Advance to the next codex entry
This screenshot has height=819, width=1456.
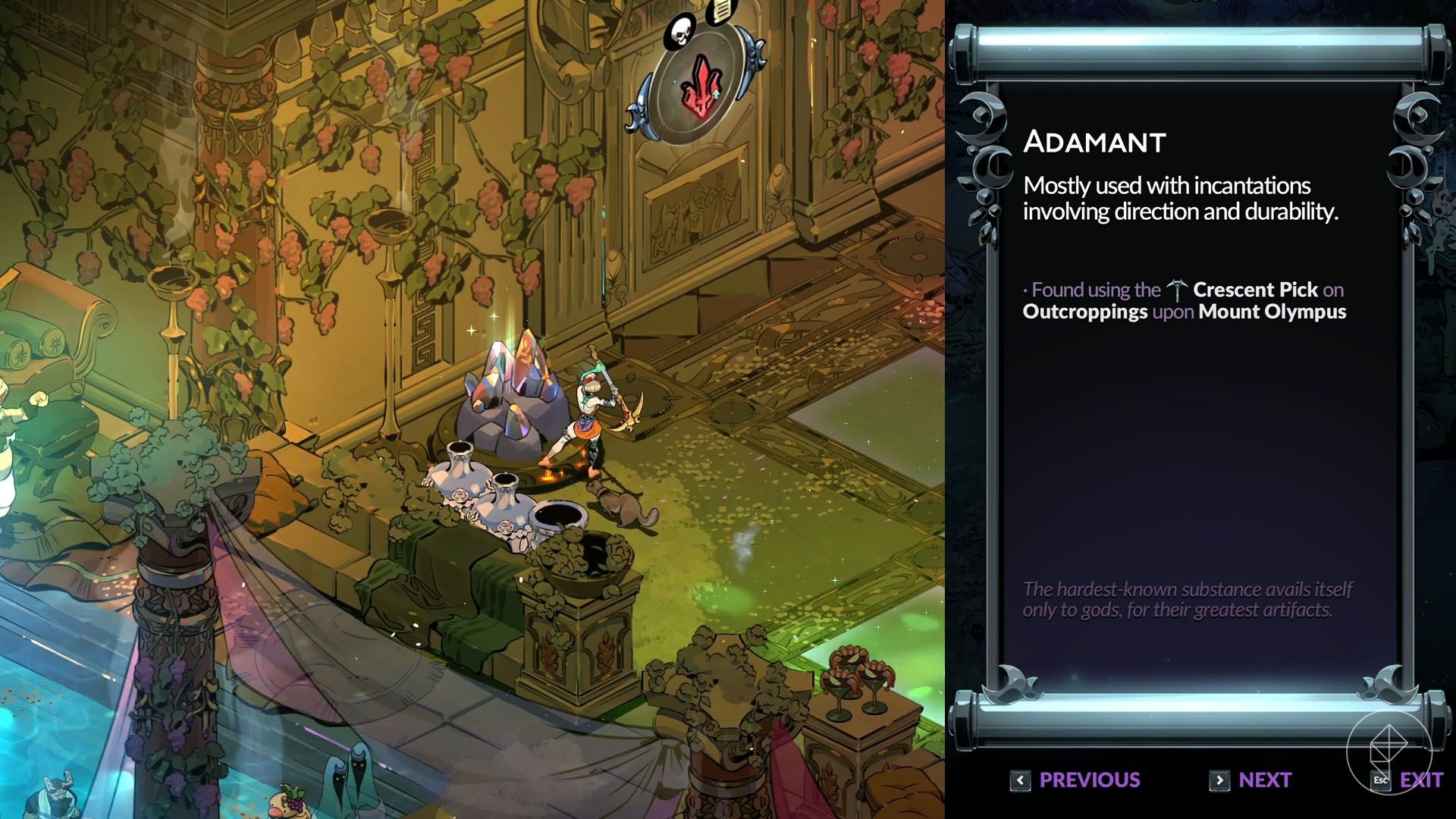(x=1251, y=780)
